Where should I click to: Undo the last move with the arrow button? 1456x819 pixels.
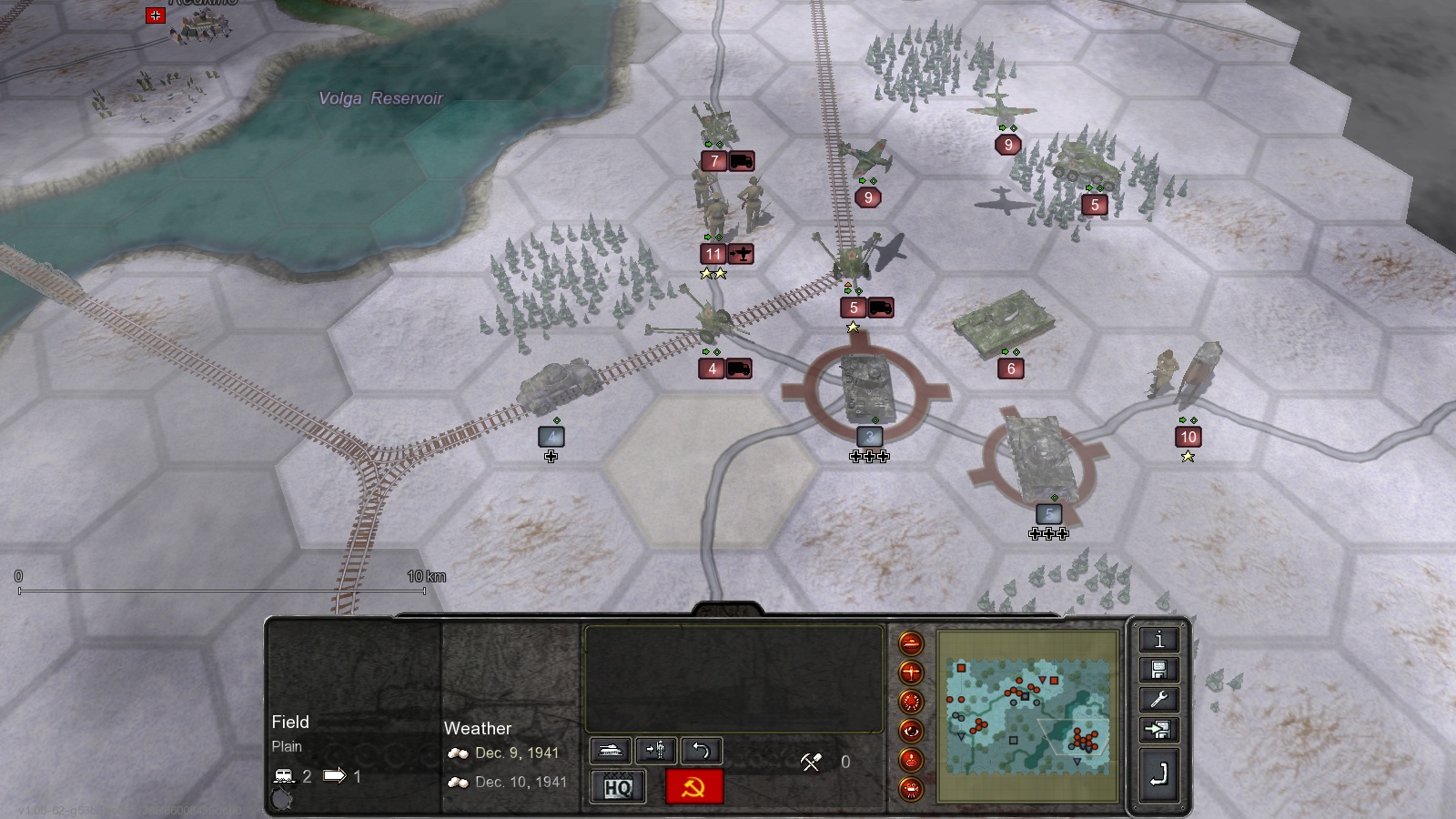coord(701,751)
